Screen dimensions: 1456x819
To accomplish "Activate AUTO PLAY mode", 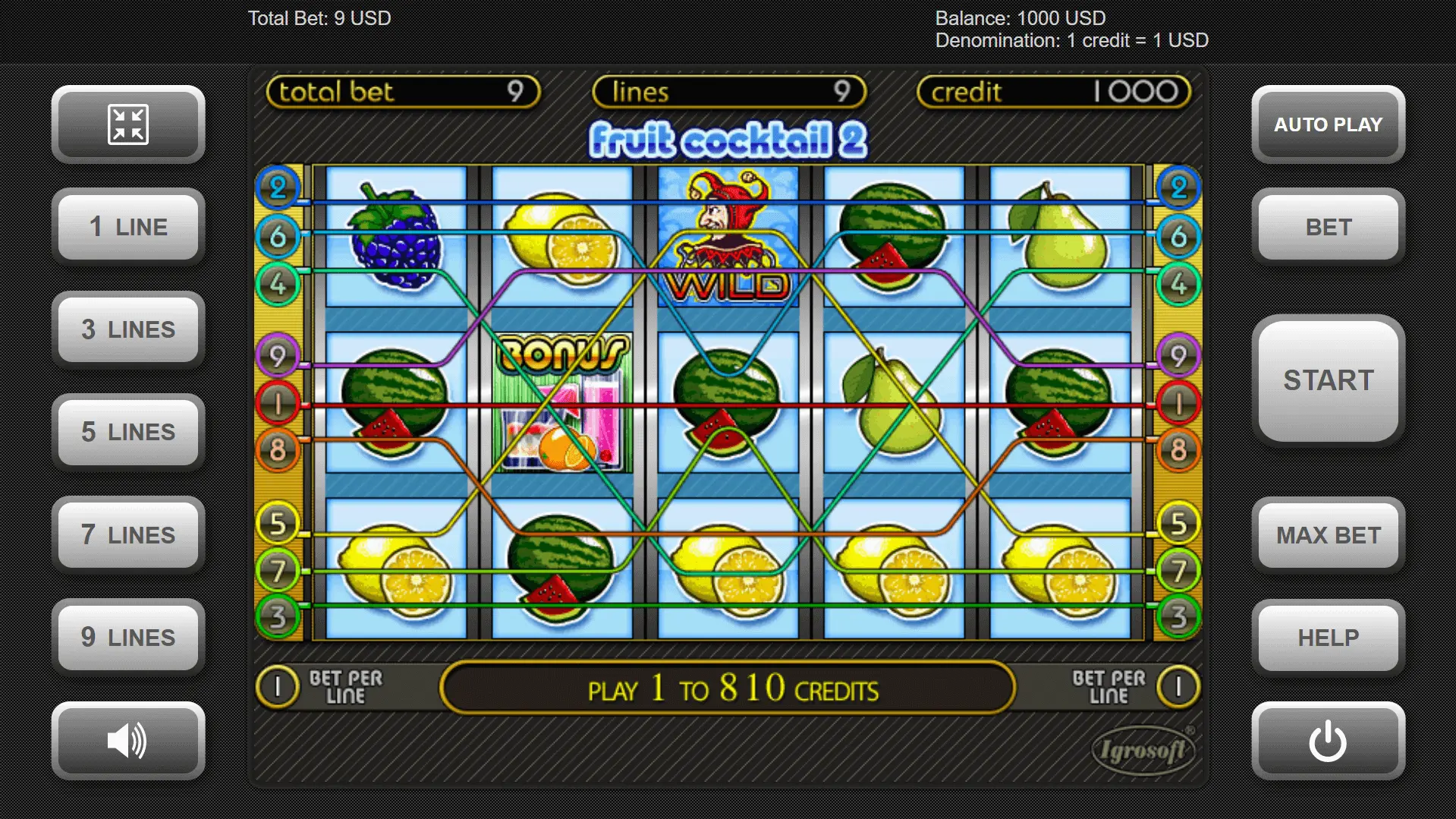I will [1328, 124].
